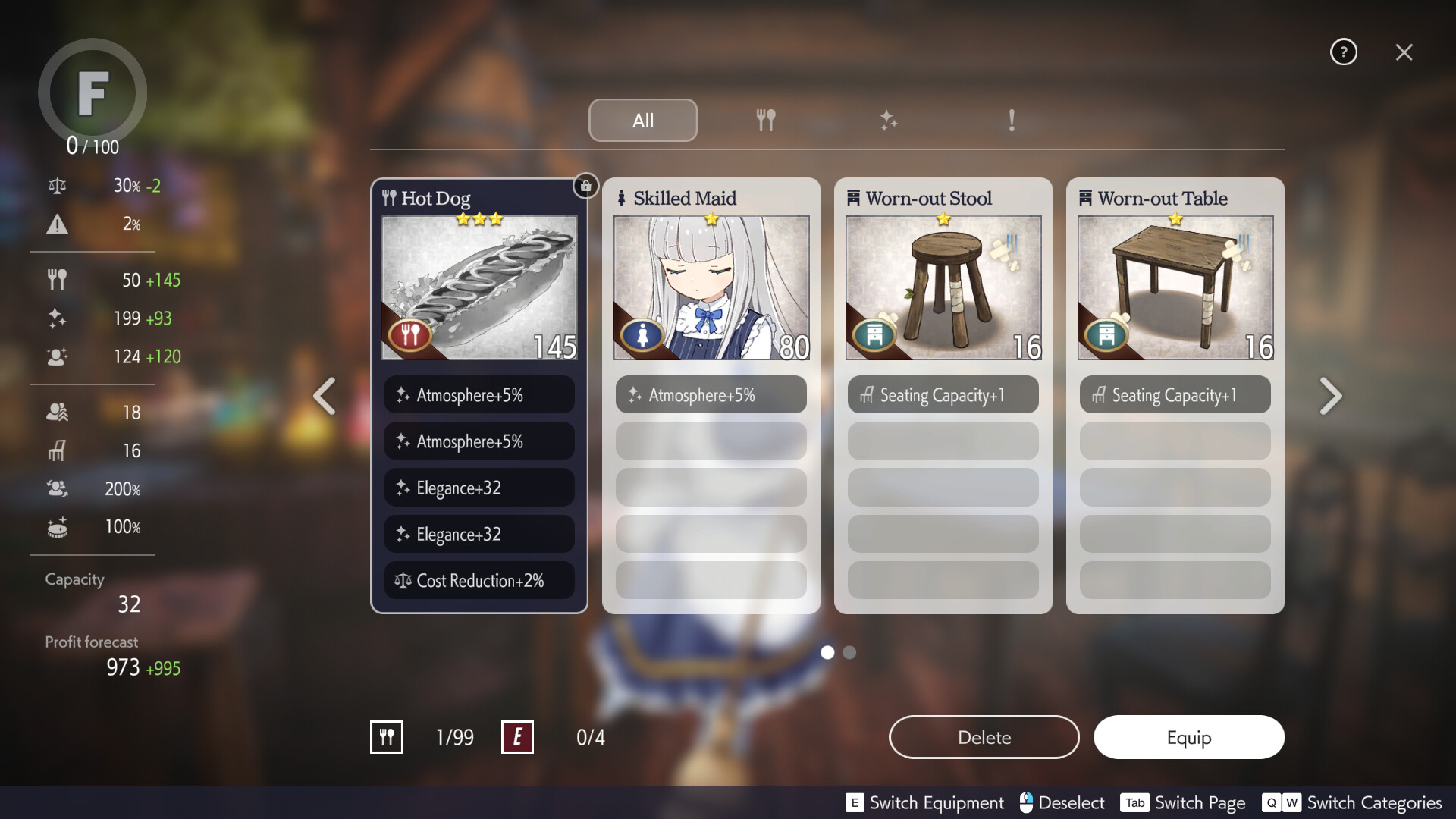The image size is (1456, 819).
Task: Select the fork and spoon food filter icon
Action: (766, 120)
